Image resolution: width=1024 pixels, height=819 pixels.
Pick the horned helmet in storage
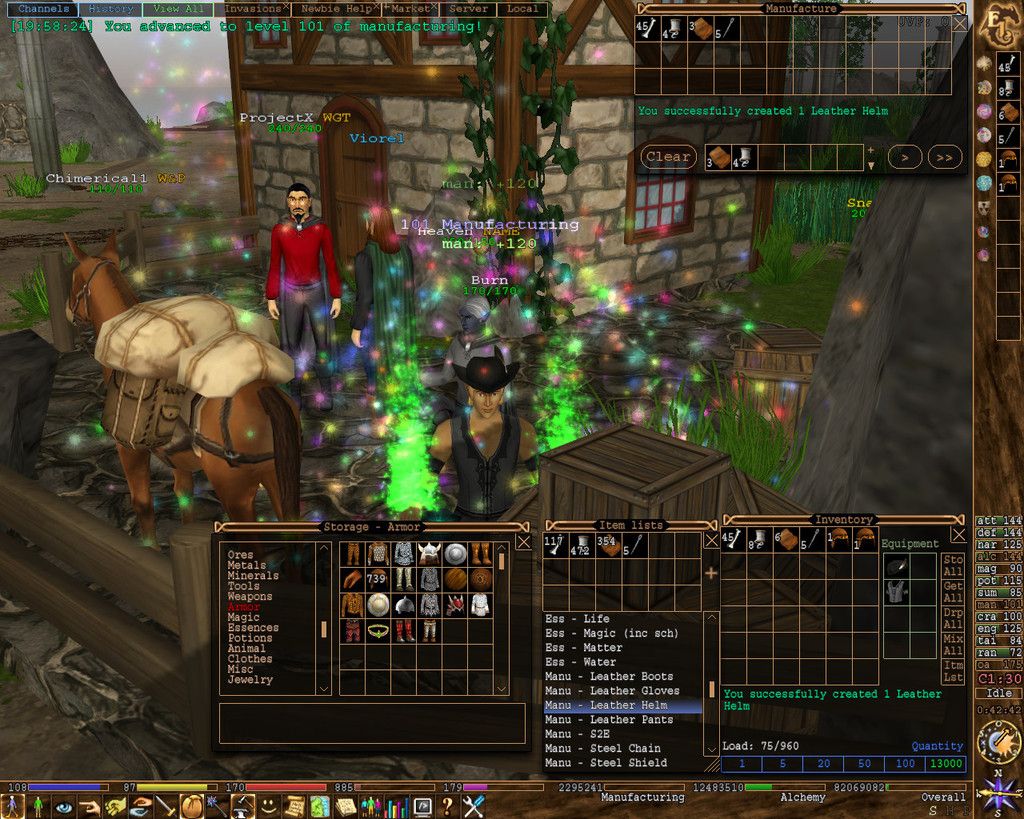429,554
